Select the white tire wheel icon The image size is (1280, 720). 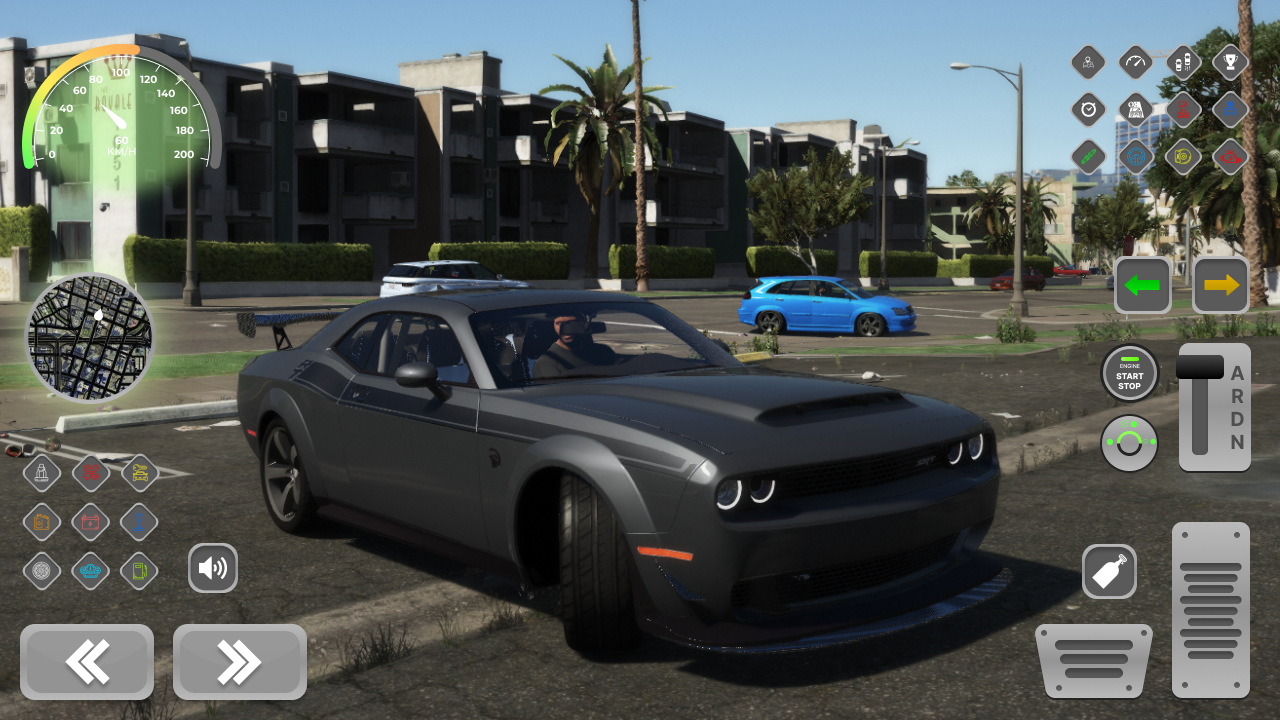42,570
